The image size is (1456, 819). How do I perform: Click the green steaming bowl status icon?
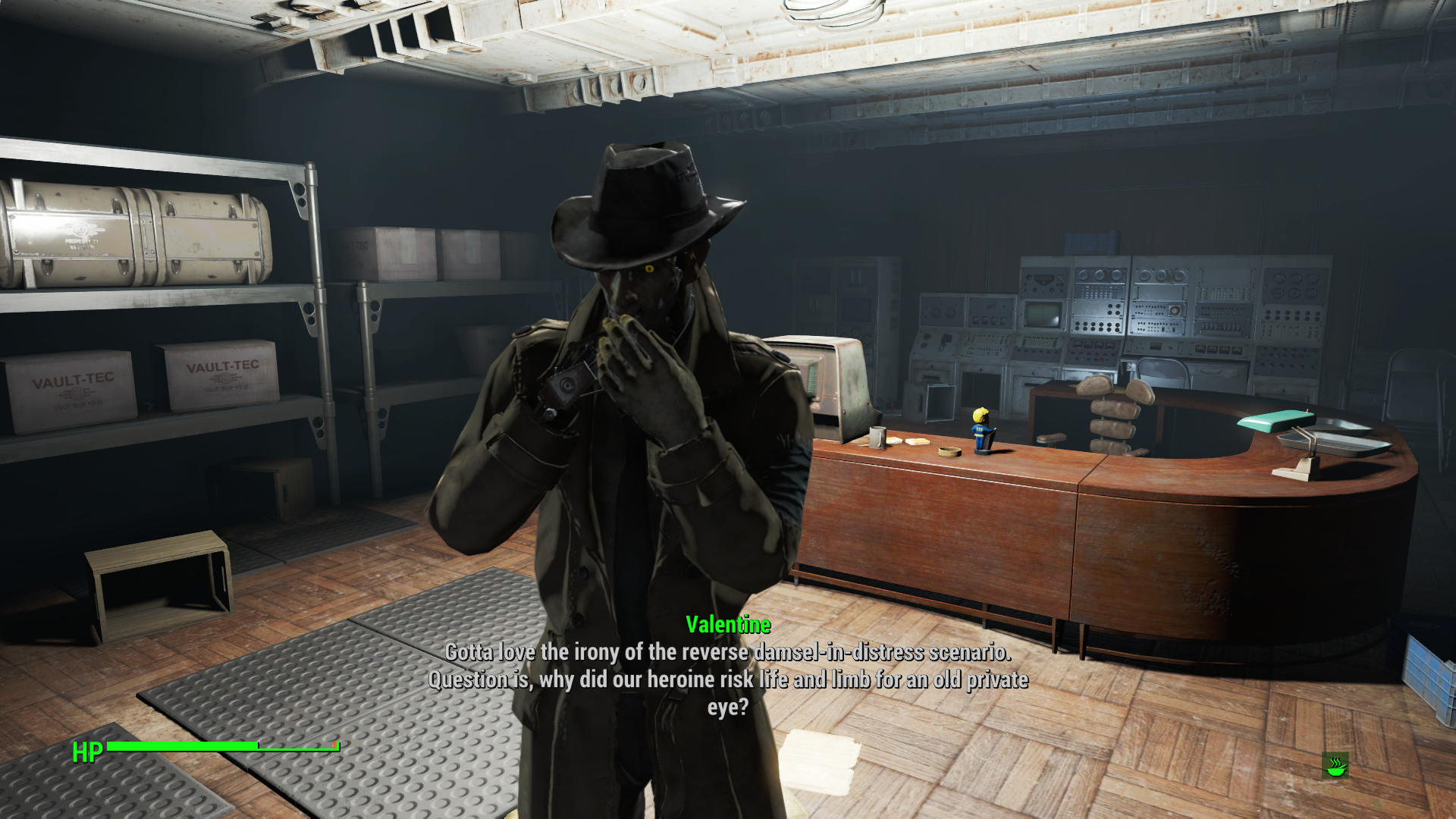click(x=1335, y=766)
